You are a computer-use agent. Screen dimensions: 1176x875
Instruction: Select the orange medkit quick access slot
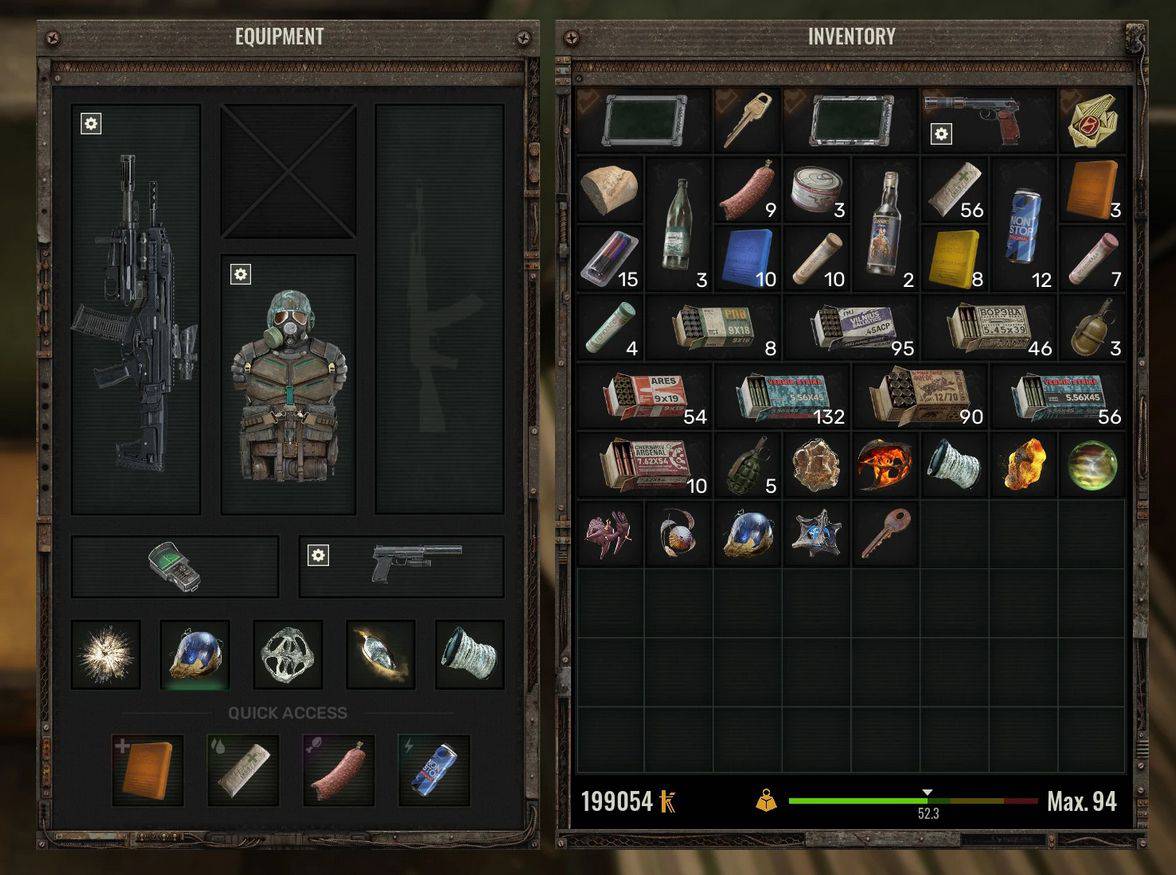pyautogui.click(x=147, y=770)
